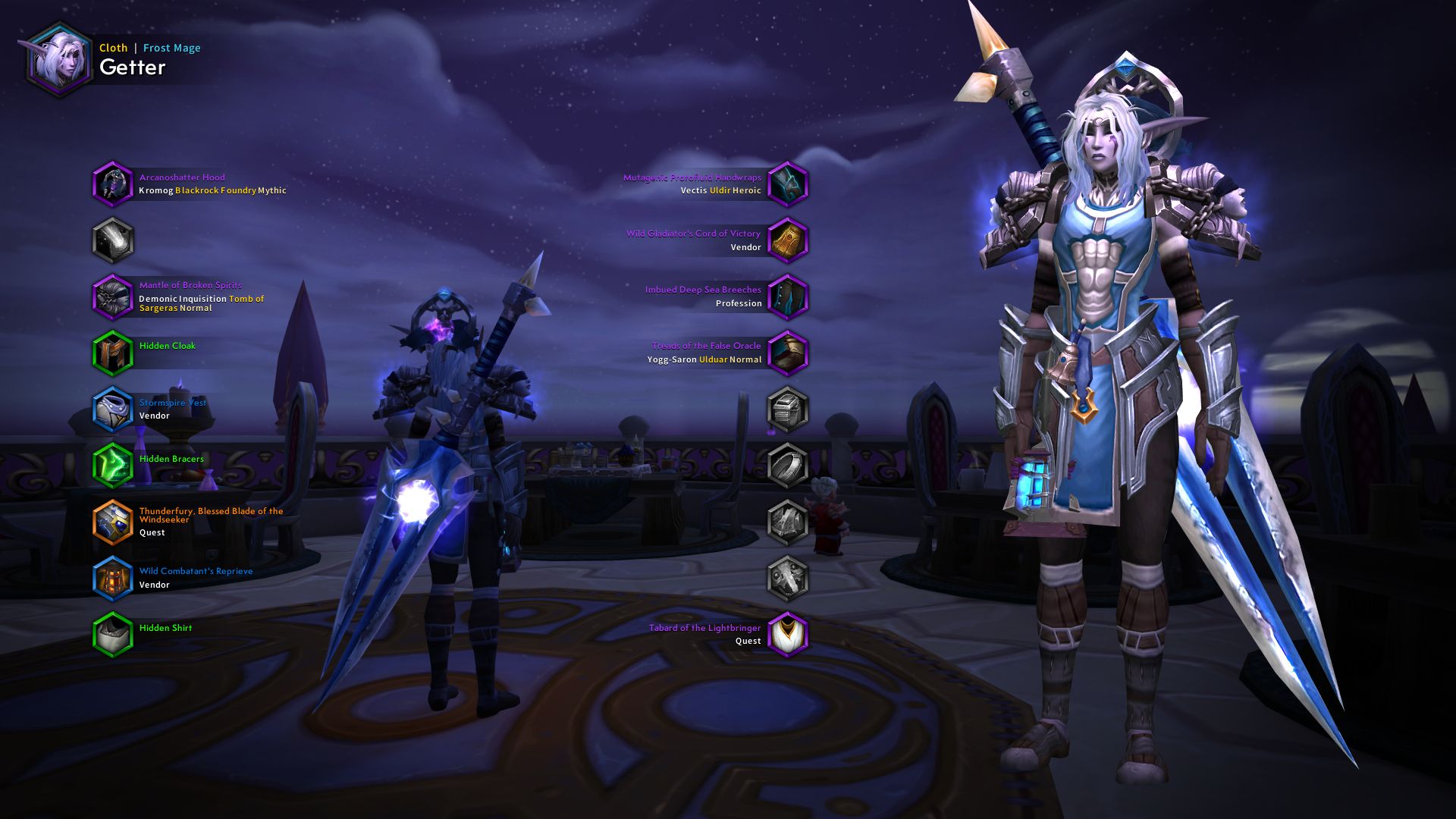The image size is (1456, 819).
Task: Open the Stormspire Vest chest icon
Action: [114, 409]
